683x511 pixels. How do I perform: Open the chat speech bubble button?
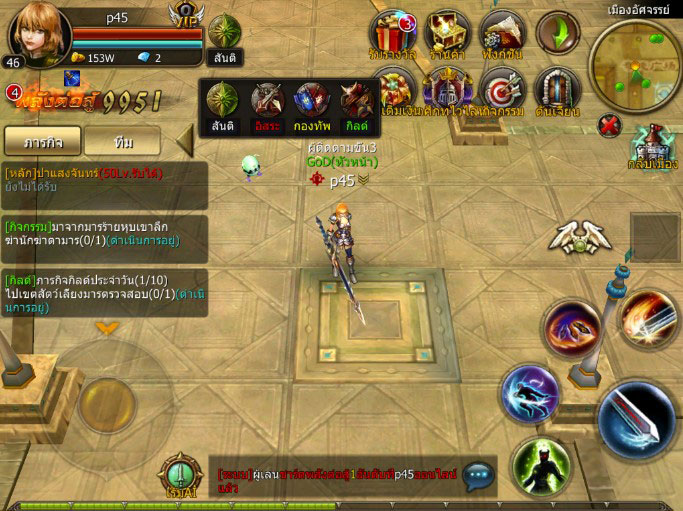[479, 473]
